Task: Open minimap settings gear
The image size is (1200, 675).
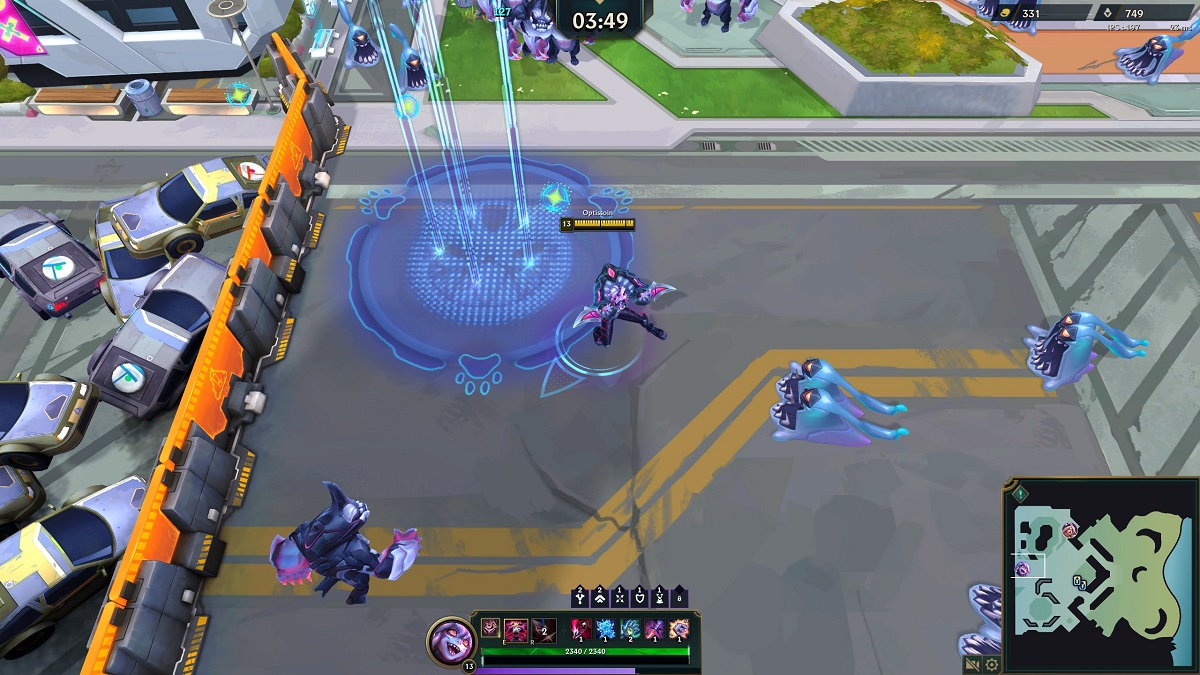Action: coord(991,664)
